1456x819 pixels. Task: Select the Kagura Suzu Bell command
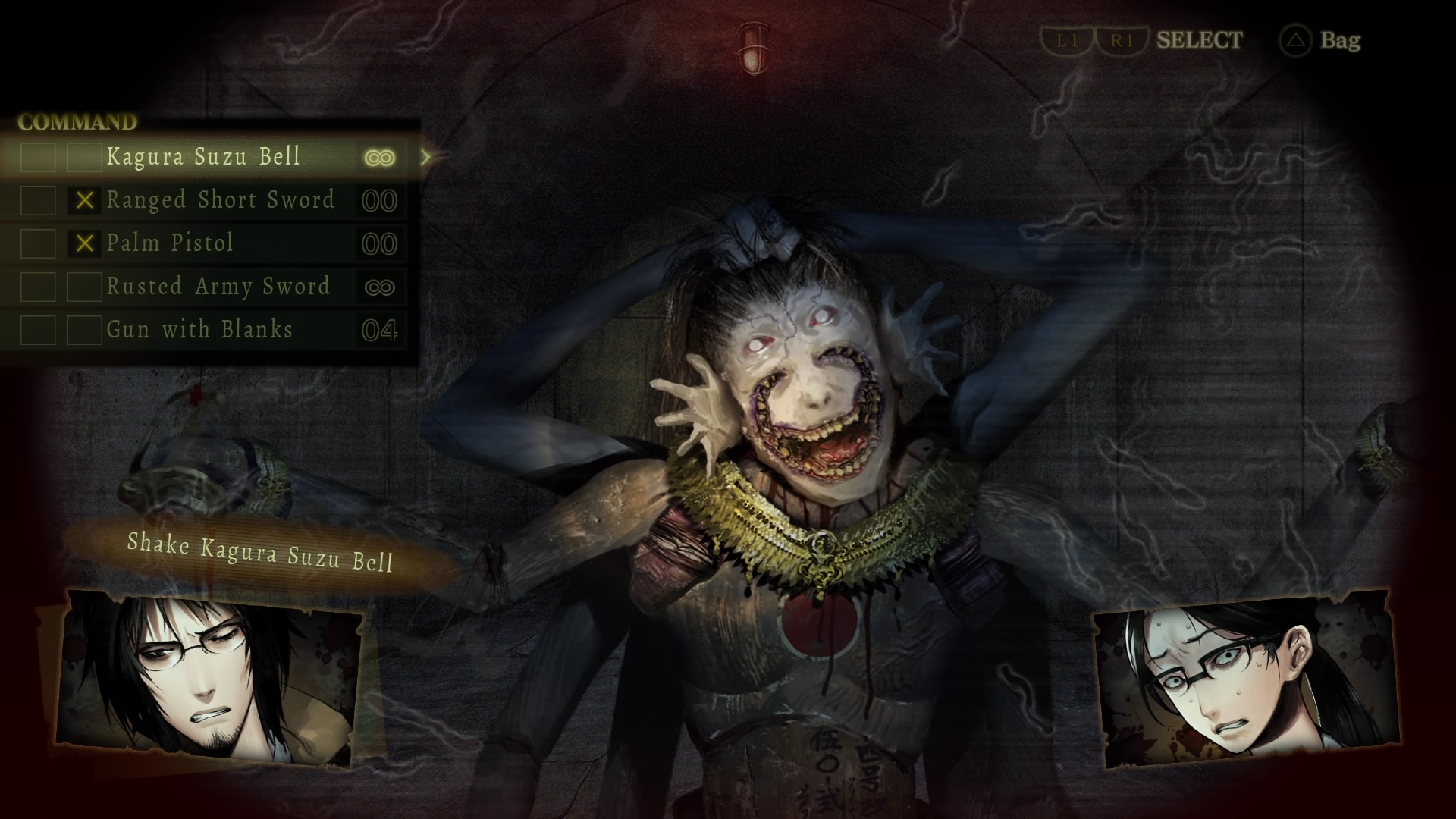coord(204,157)
